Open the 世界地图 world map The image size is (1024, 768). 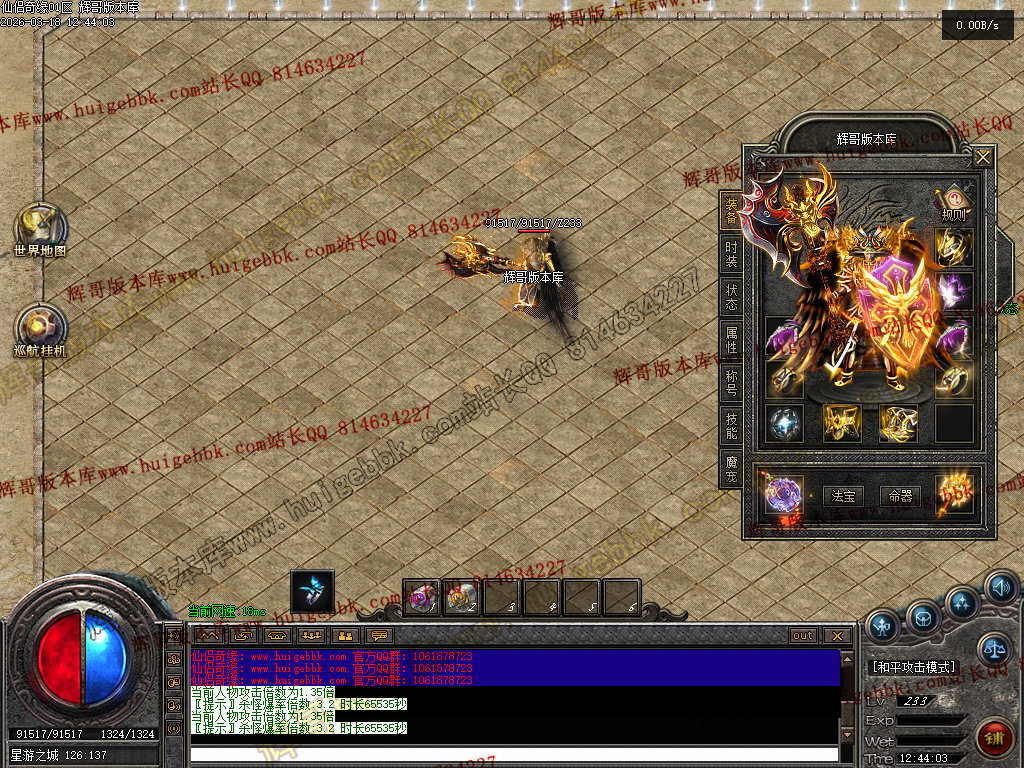[x=40, y=229]
